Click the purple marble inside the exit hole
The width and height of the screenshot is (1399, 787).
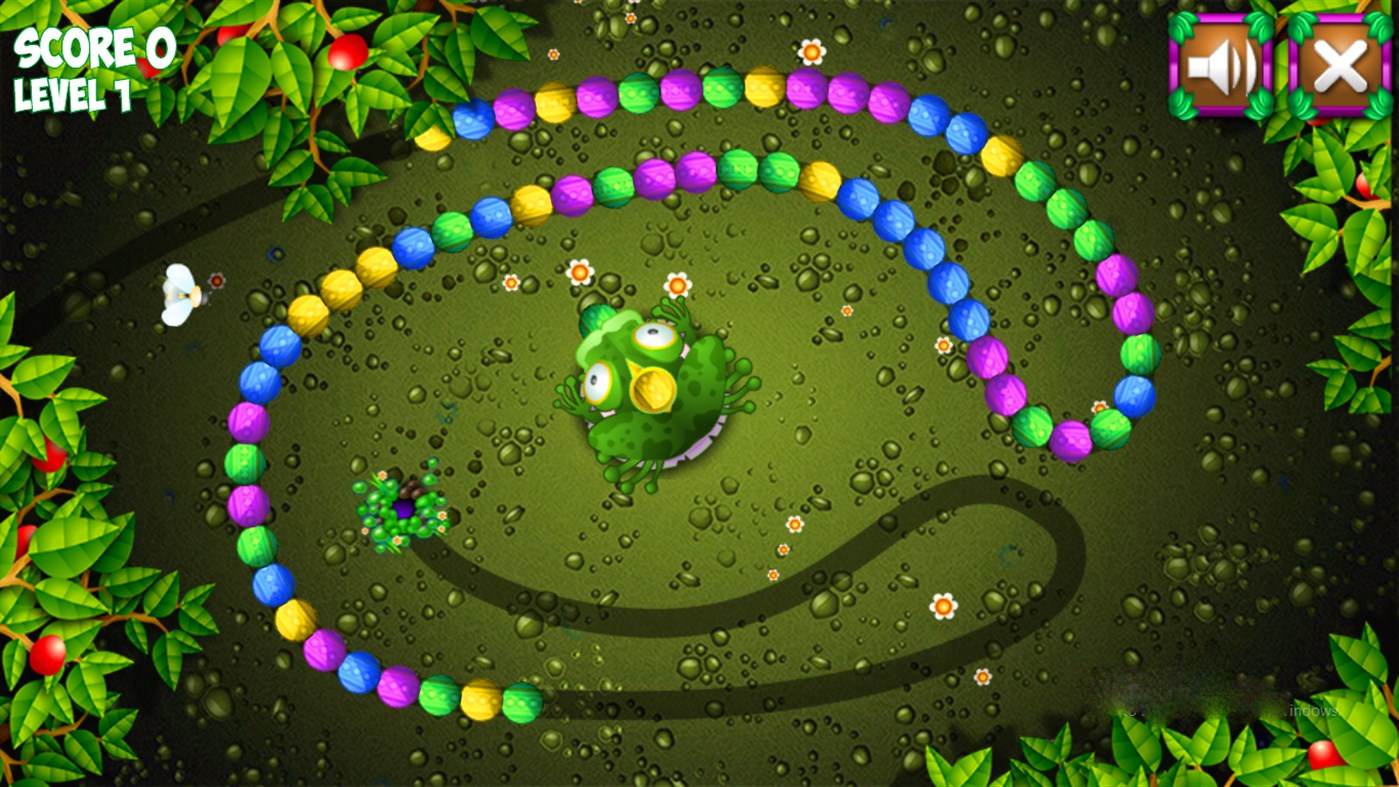coord(405,508)
